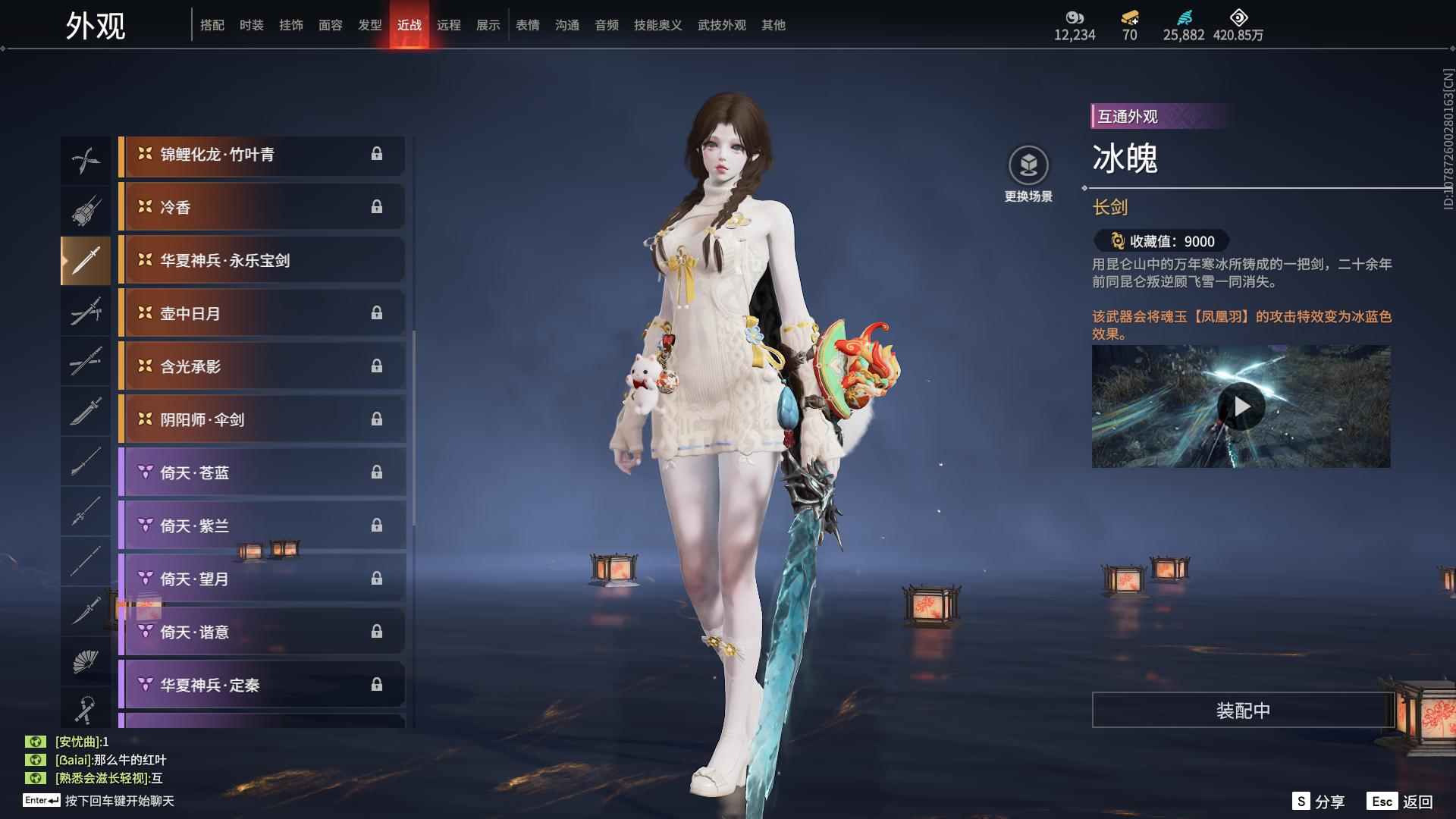Click the 更换场景 scene change button

click(x=1028, y=174)
